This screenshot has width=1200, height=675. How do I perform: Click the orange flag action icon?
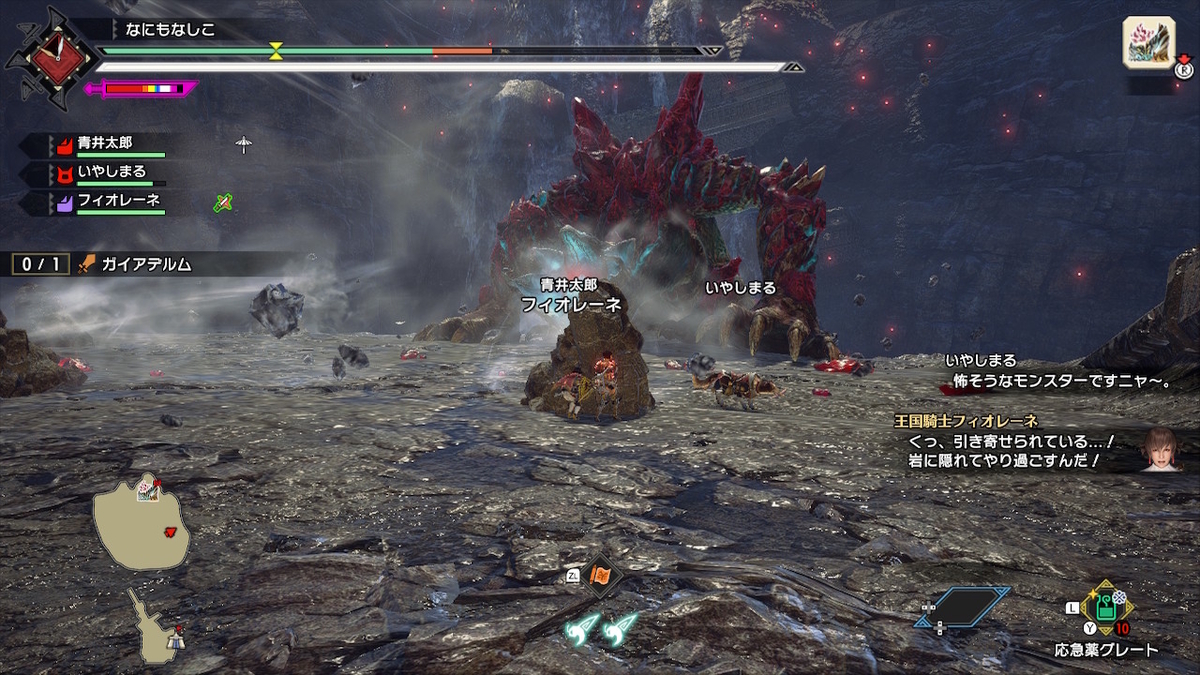pyautogui.click(x=601, y=575)
